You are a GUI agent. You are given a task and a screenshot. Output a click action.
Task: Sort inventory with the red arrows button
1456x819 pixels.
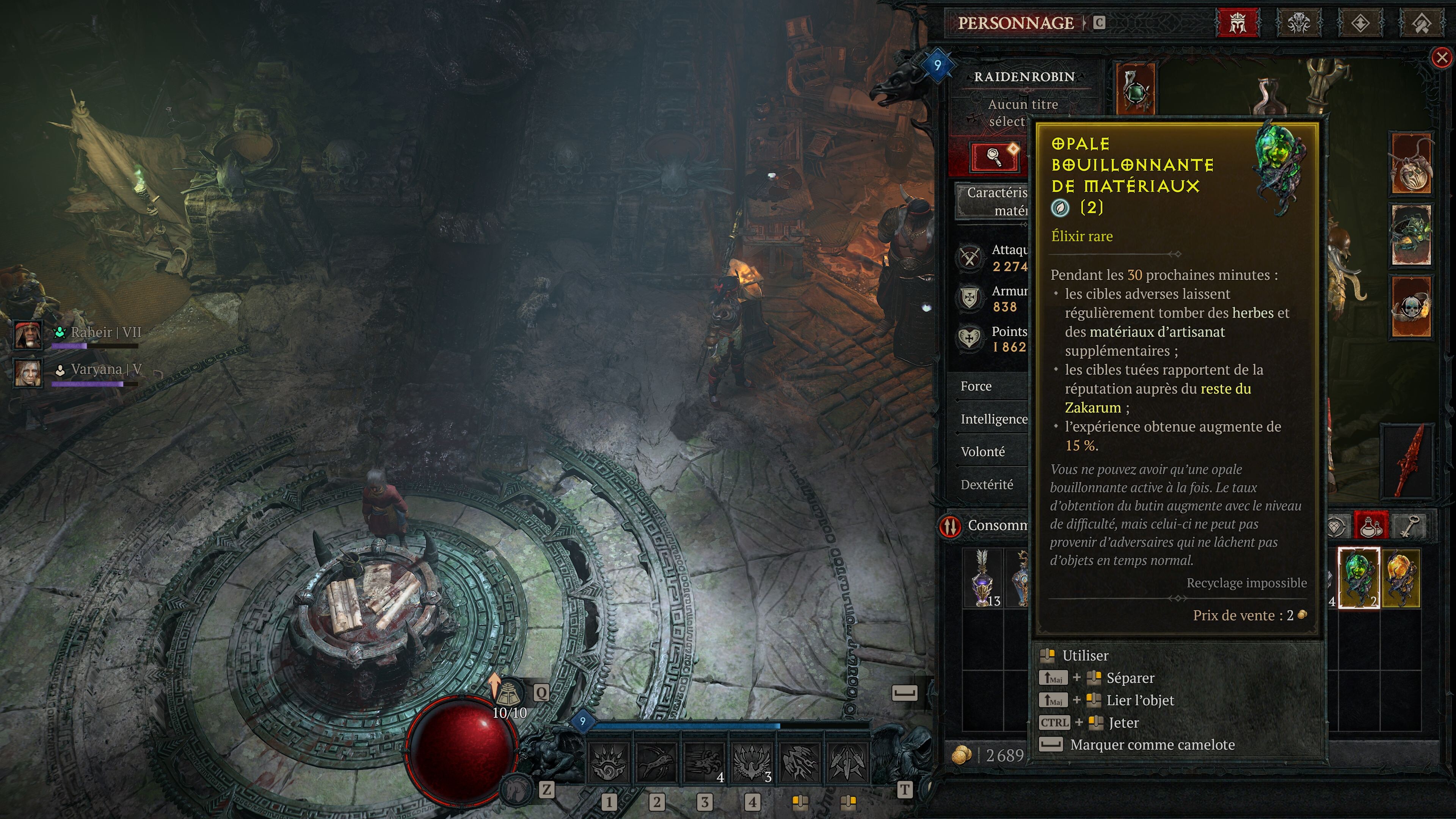951,526
